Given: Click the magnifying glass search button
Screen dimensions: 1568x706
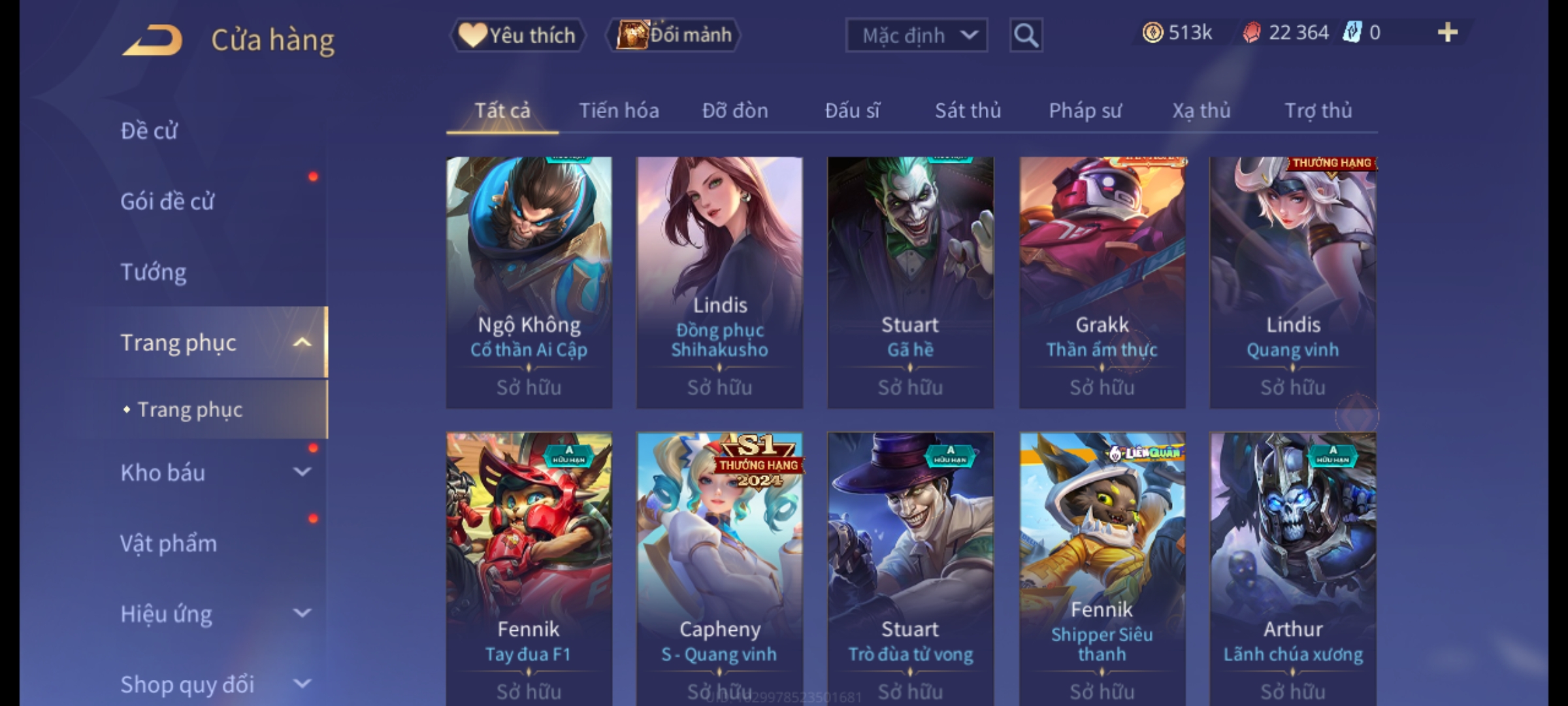Looking at the screenshot, I should click(x=1026, y=35).
